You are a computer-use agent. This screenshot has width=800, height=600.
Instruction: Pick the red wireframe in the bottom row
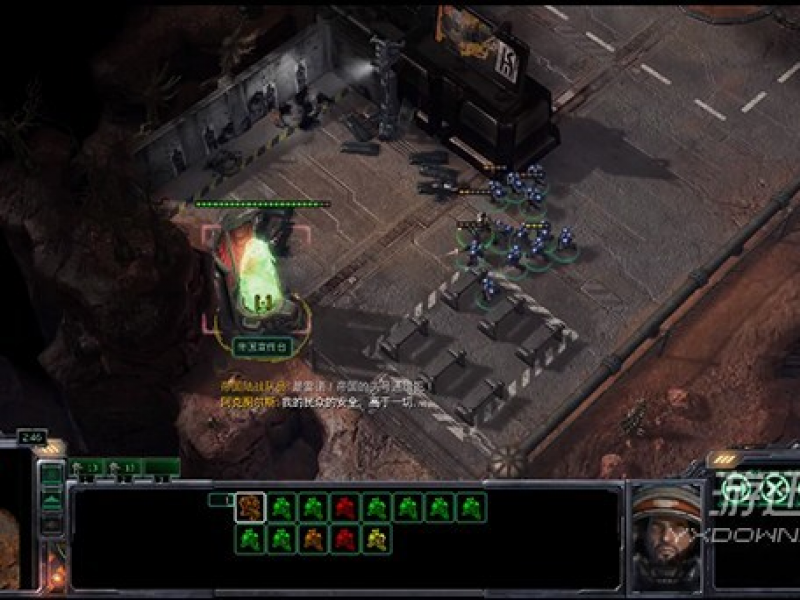point(345,539)
